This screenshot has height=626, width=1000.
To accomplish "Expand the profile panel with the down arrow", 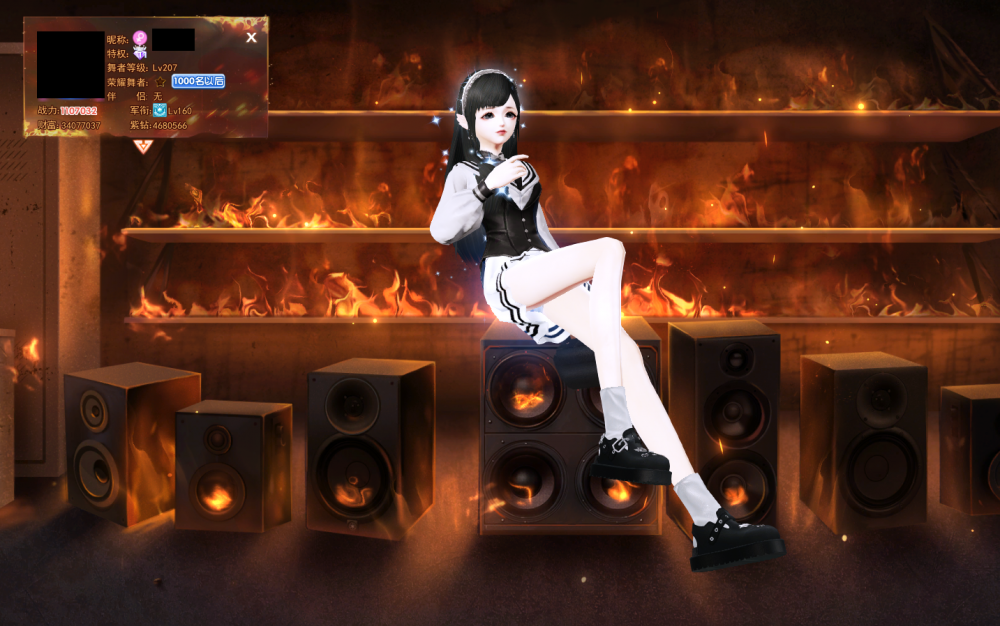I will pyautogui.click(x=142, y=147).
